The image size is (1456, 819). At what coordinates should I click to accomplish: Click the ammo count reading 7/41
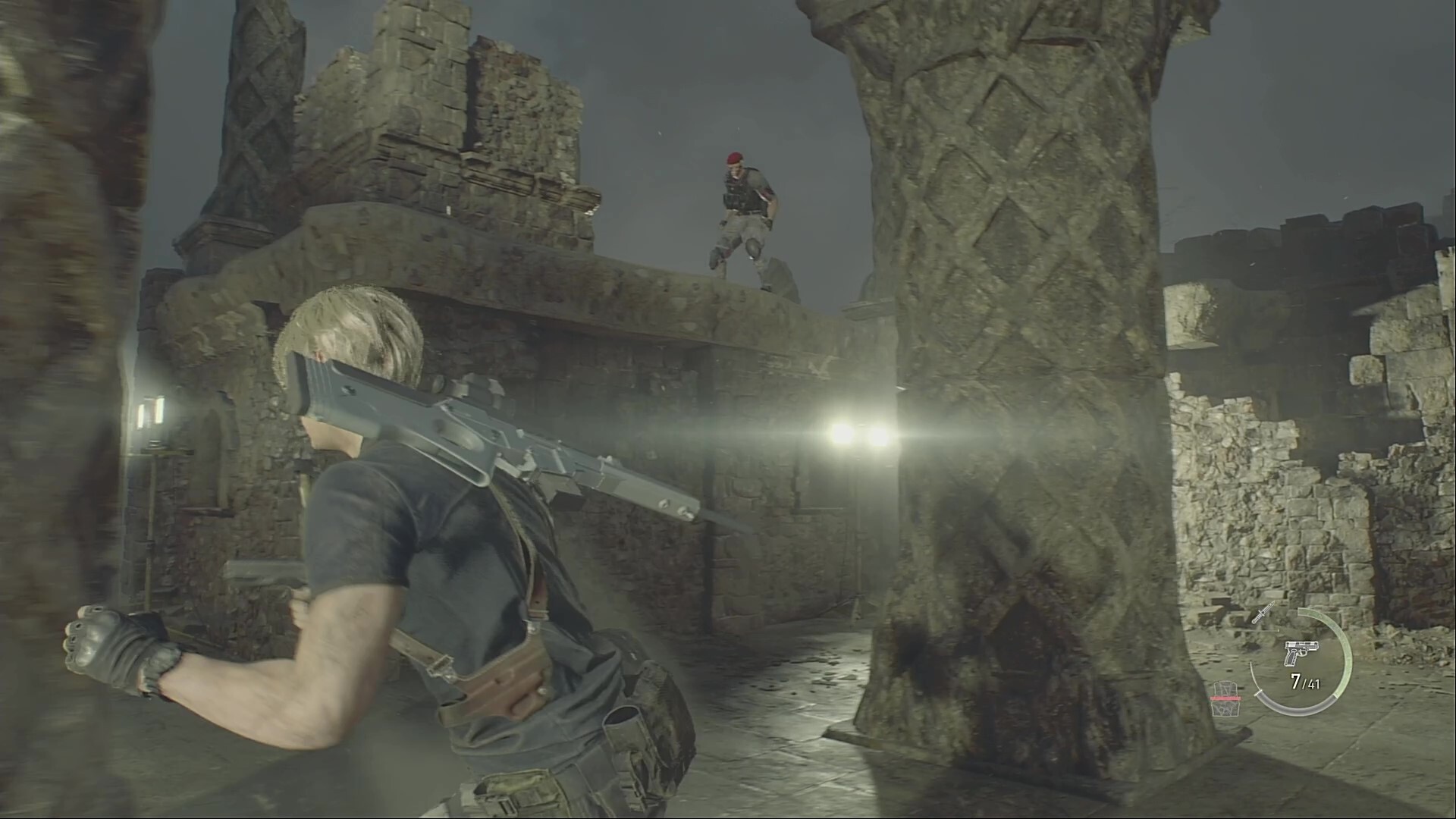[x=1304, y=682]
